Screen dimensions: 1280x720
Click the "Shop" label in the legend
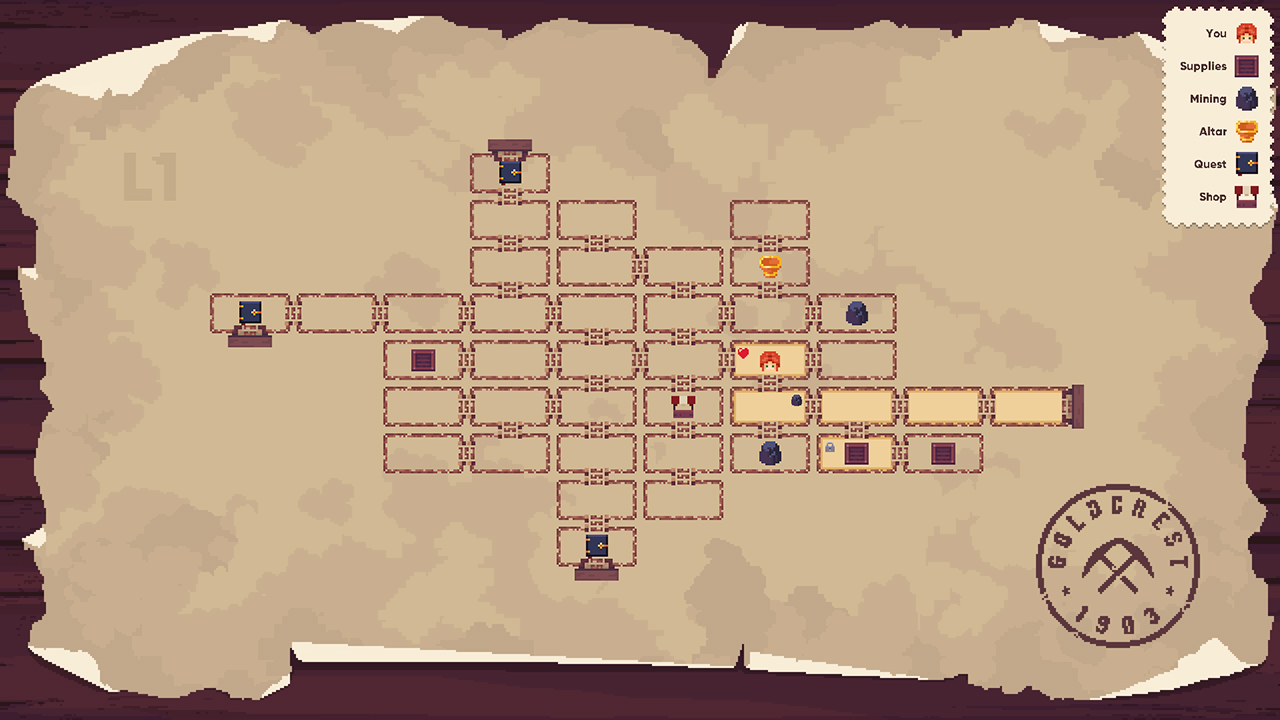[x=1213, y=196]
